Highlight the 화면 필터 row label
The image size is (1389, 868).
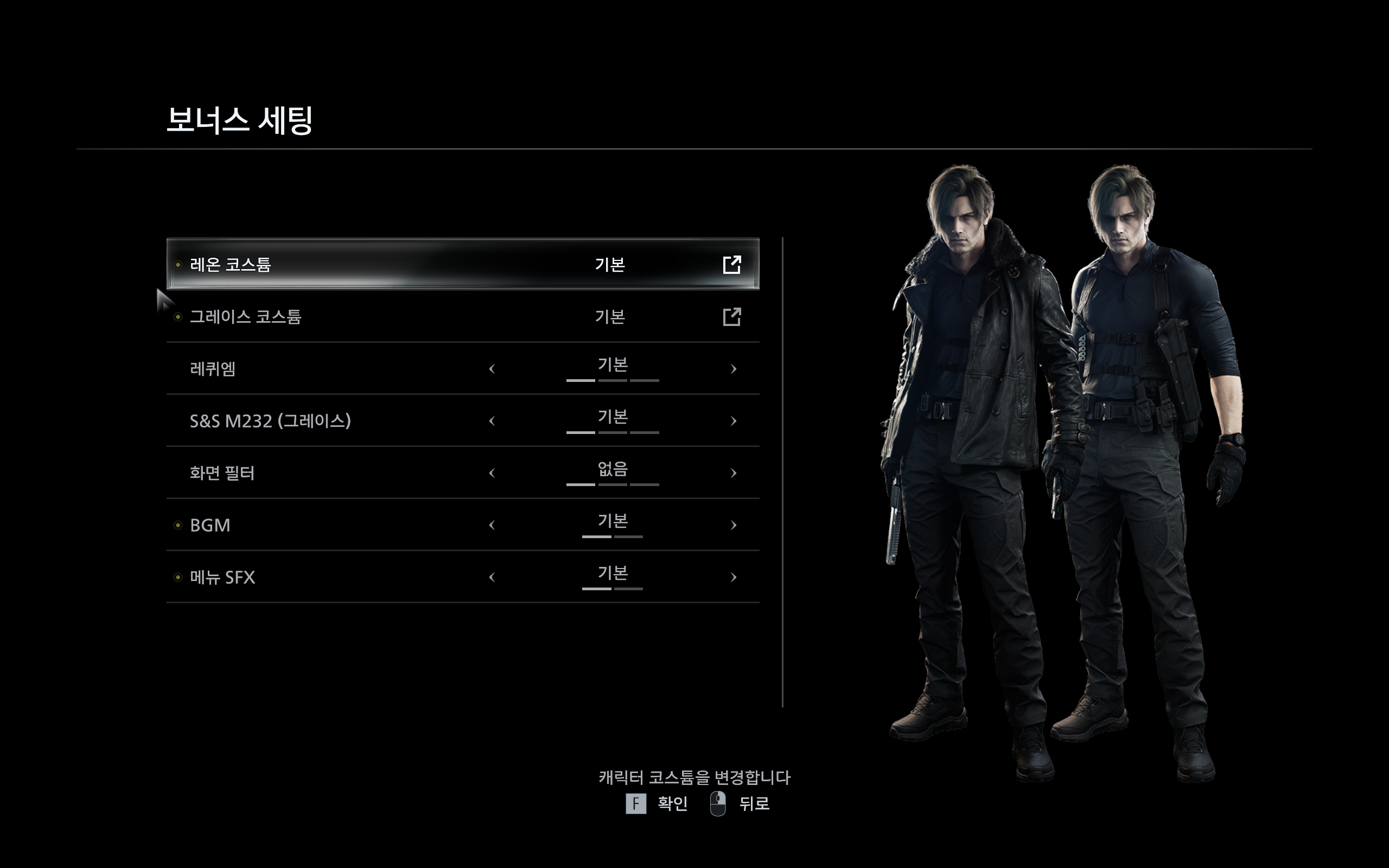point(222,473)
